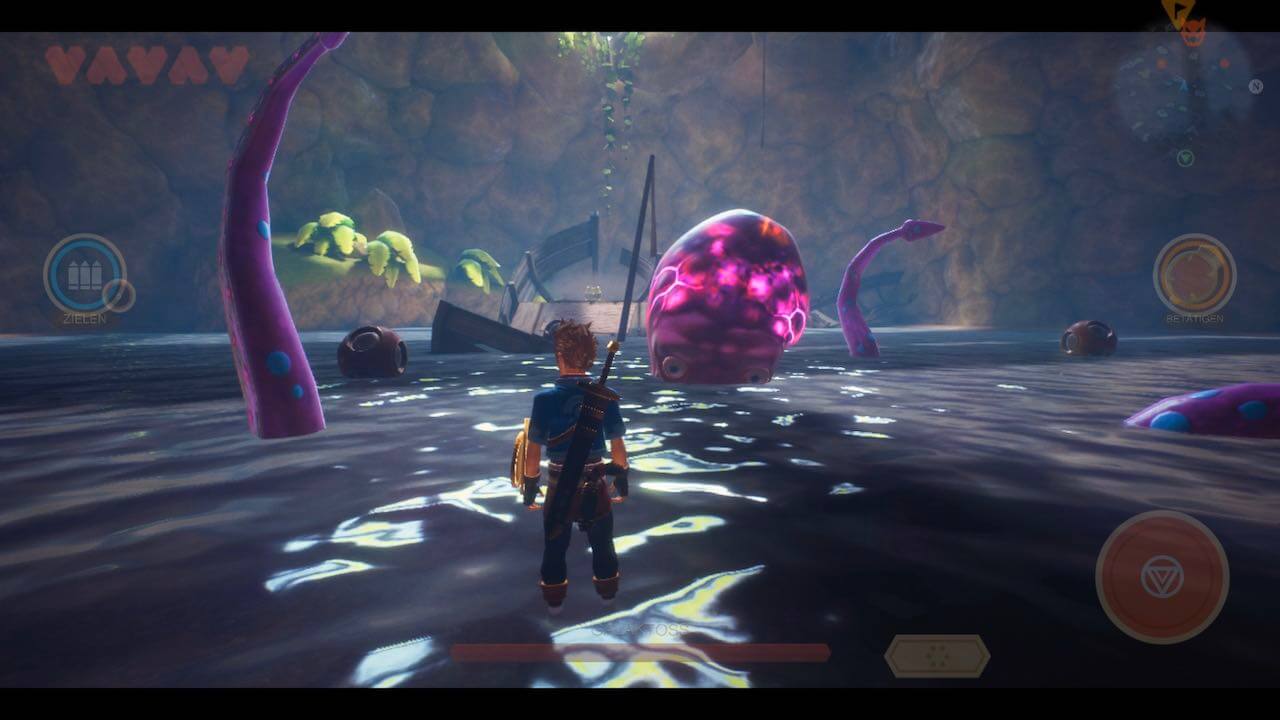
Task: Click the red demon boss marker icon
Action: pyautogui.click(x=1192, y=33)
